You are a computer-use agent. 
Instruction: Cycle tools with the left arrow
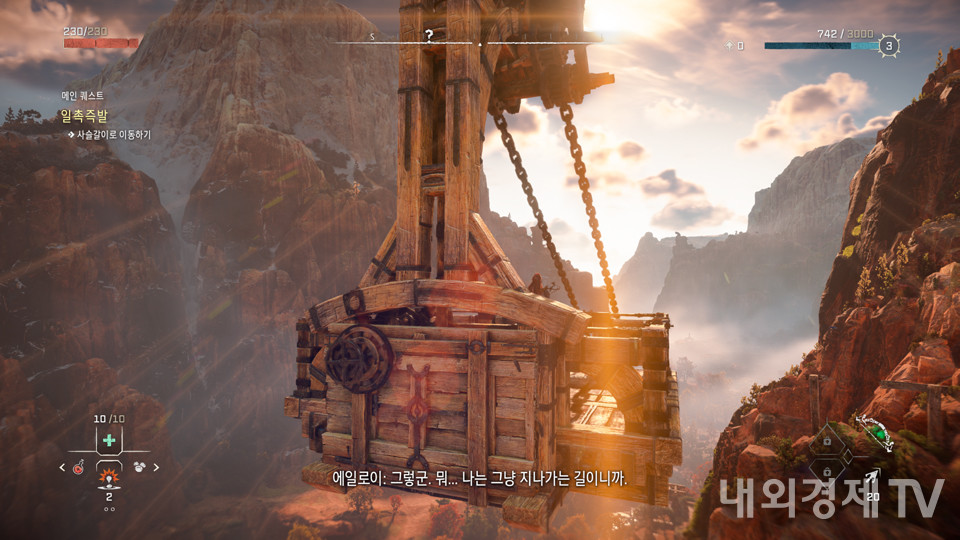click(x=62, y=467)
